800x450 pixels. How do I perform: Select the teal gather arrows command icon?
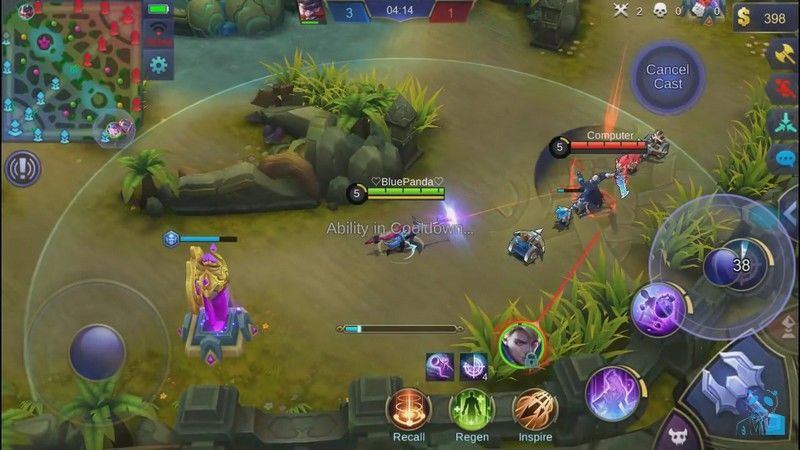tap(783, 124)
